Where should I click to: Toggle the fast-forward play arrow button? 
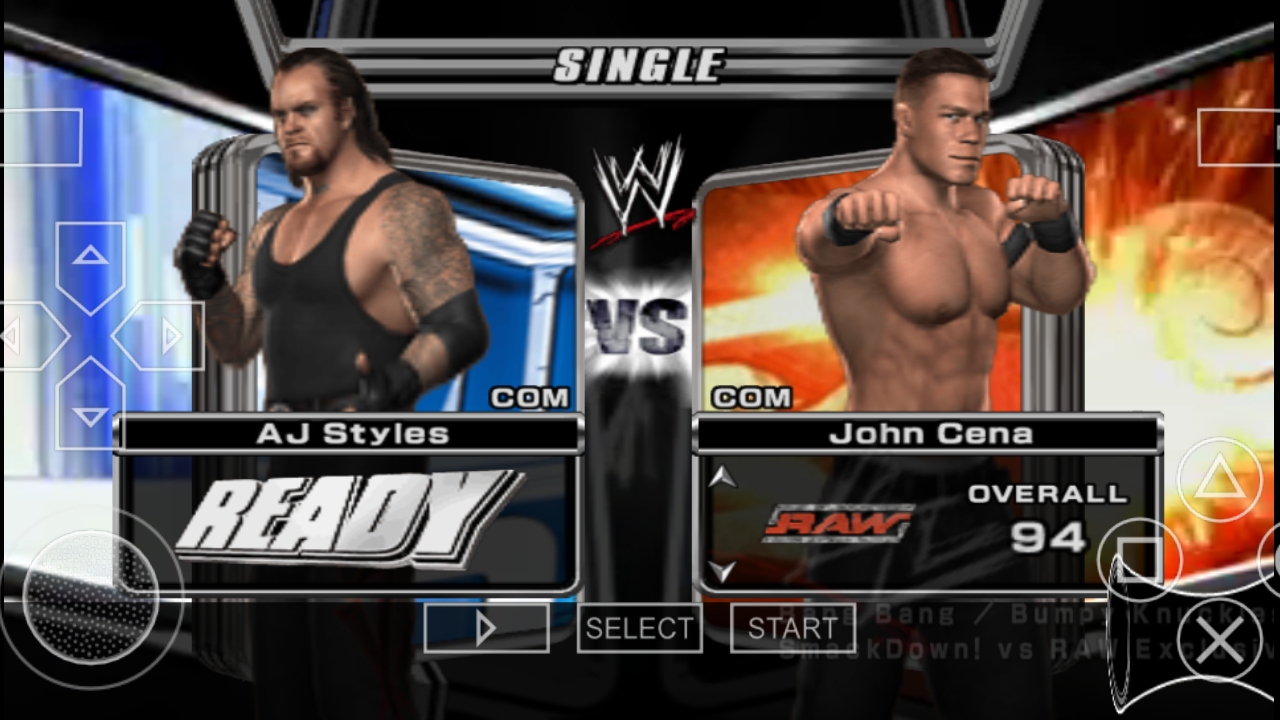click(x=486, y=628)
